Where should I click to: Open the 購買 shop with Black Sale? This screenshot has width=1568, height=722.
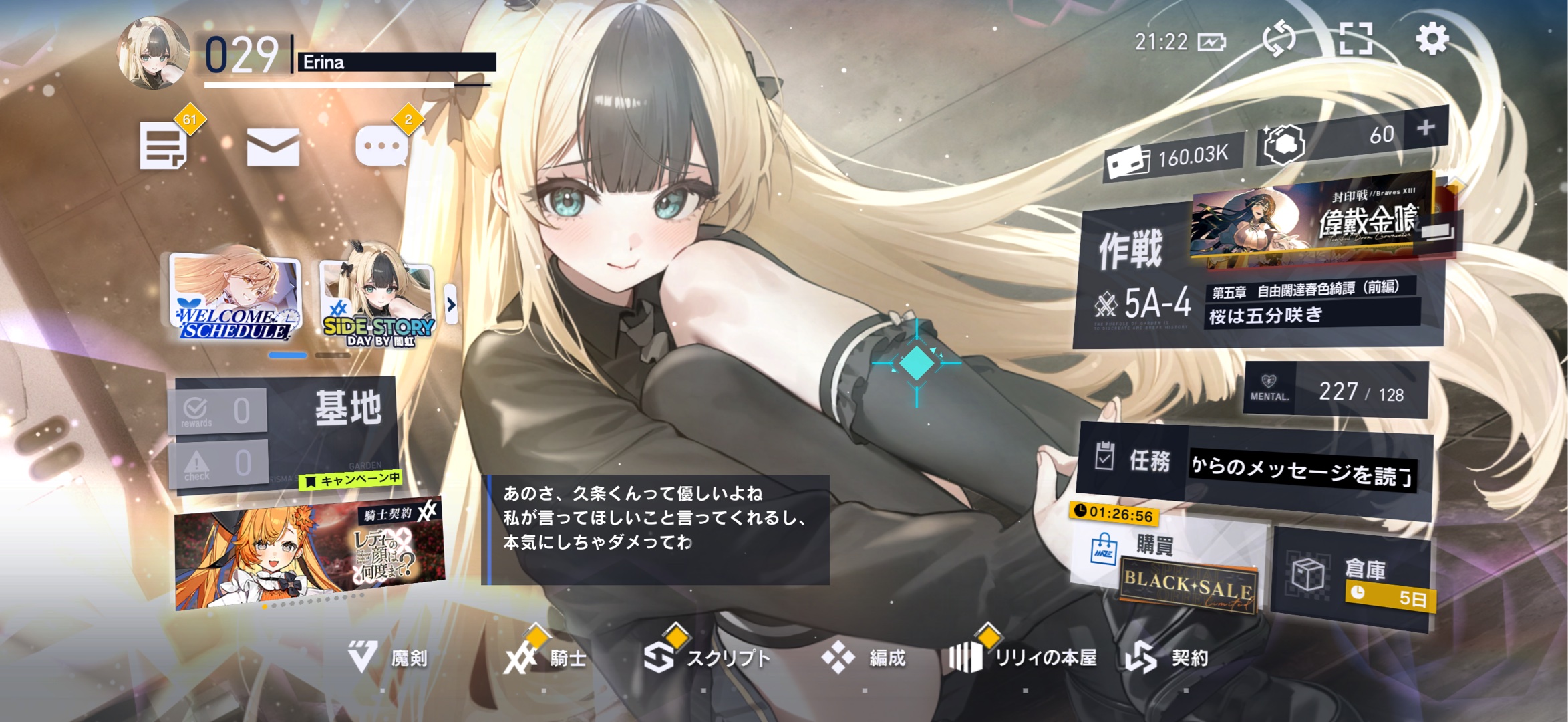(1169, 568)
